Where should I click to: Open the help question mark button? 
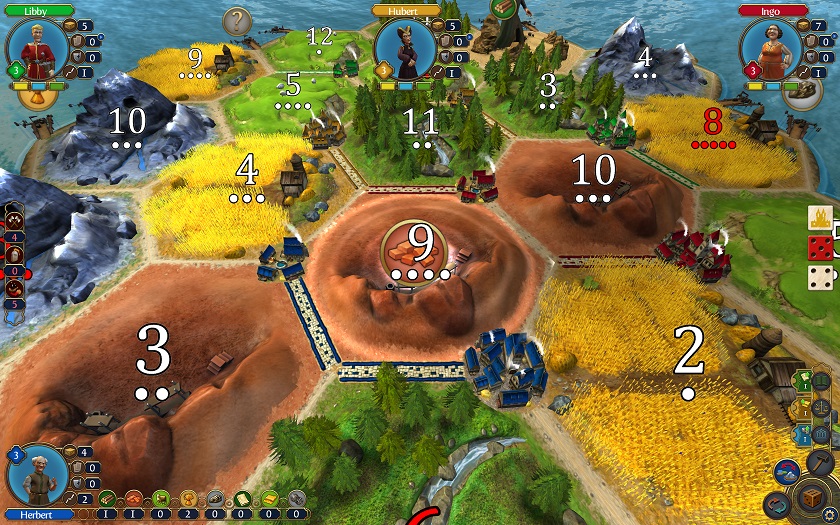pos(237,20)
